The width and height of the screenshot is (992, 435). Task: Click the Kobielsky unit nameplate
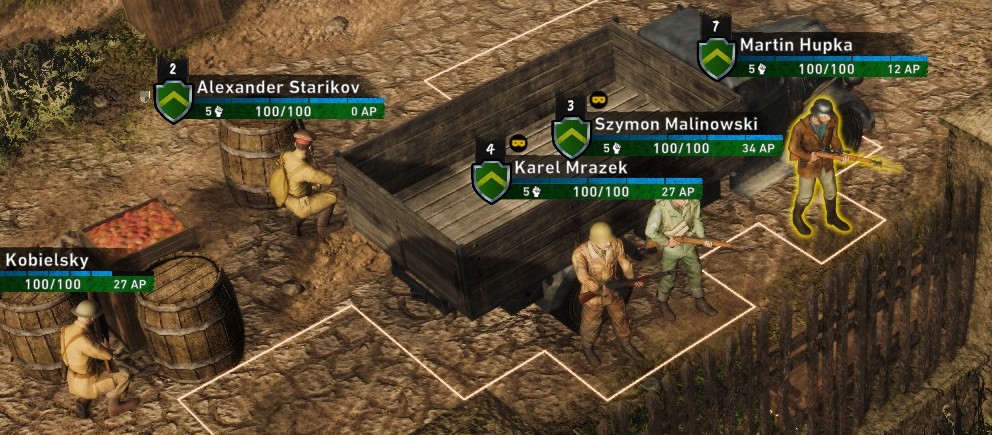click(x=47, y=261)
